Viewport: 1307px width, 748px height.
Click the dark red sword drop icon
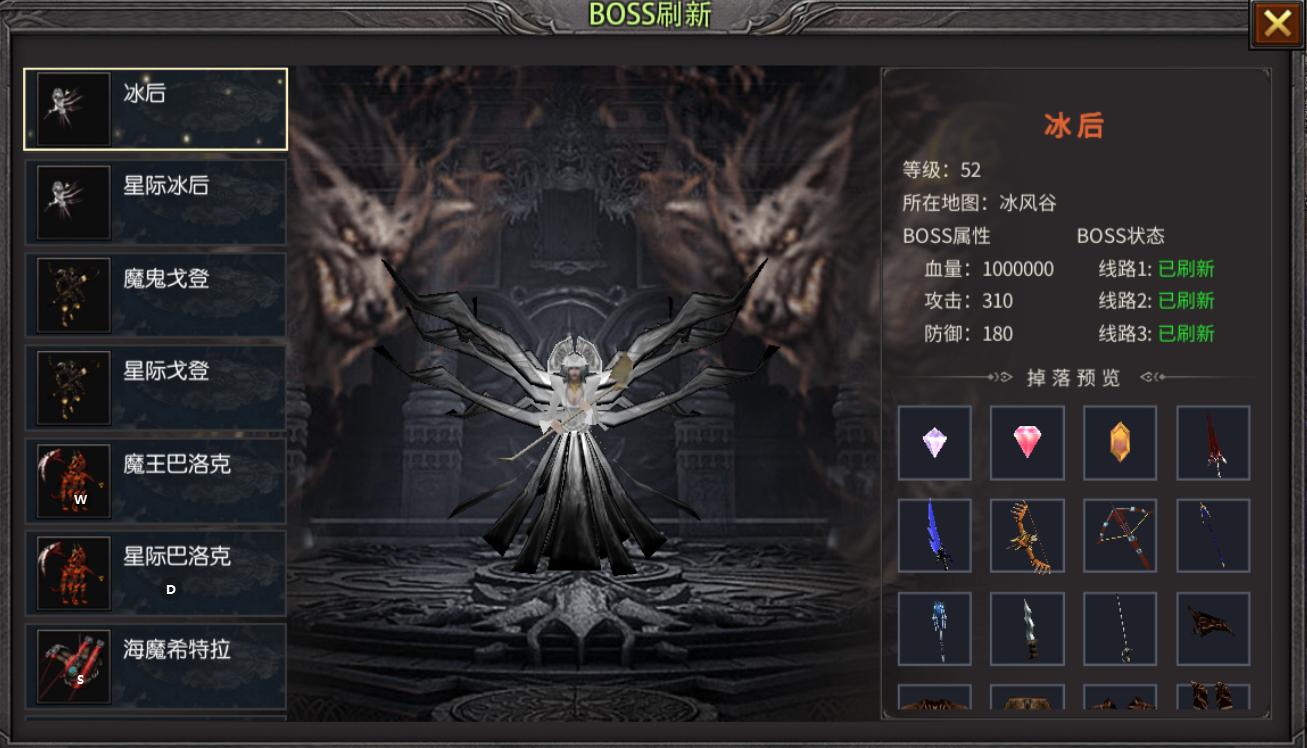pyautogui.click(x=1213, y=442)
